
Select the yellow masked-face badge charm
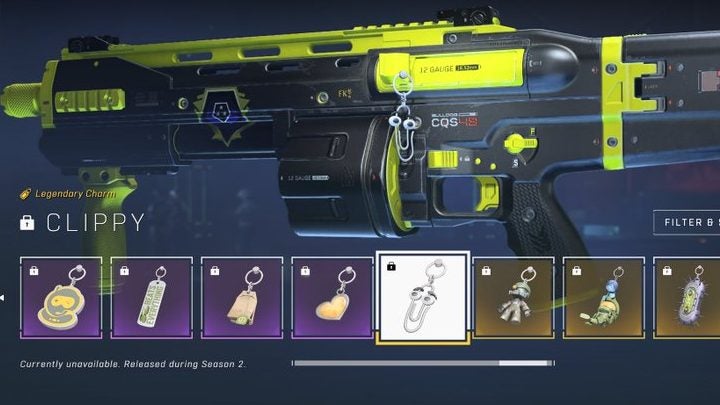coord(61,297)
